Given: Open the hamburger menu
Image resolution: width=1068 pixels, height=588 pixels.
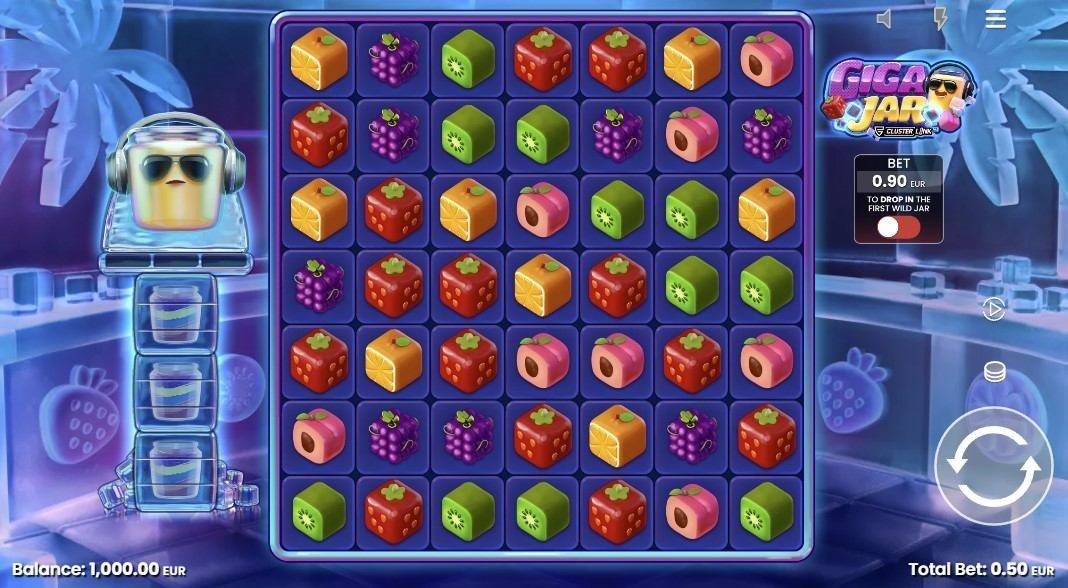Looking at the screenshot, I should 996,19.
